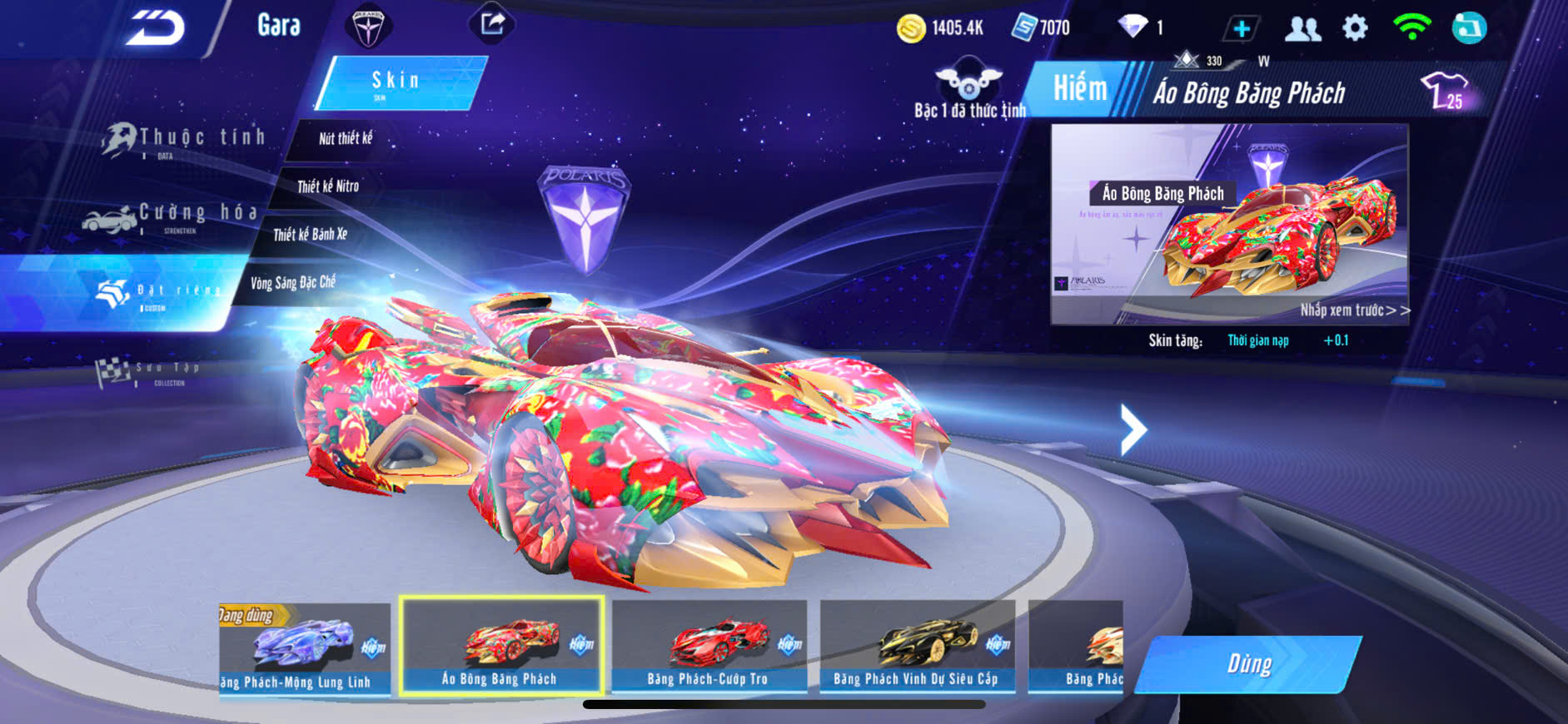
Task: Go back using the return arrow
Action: click(x=156, y=27)
